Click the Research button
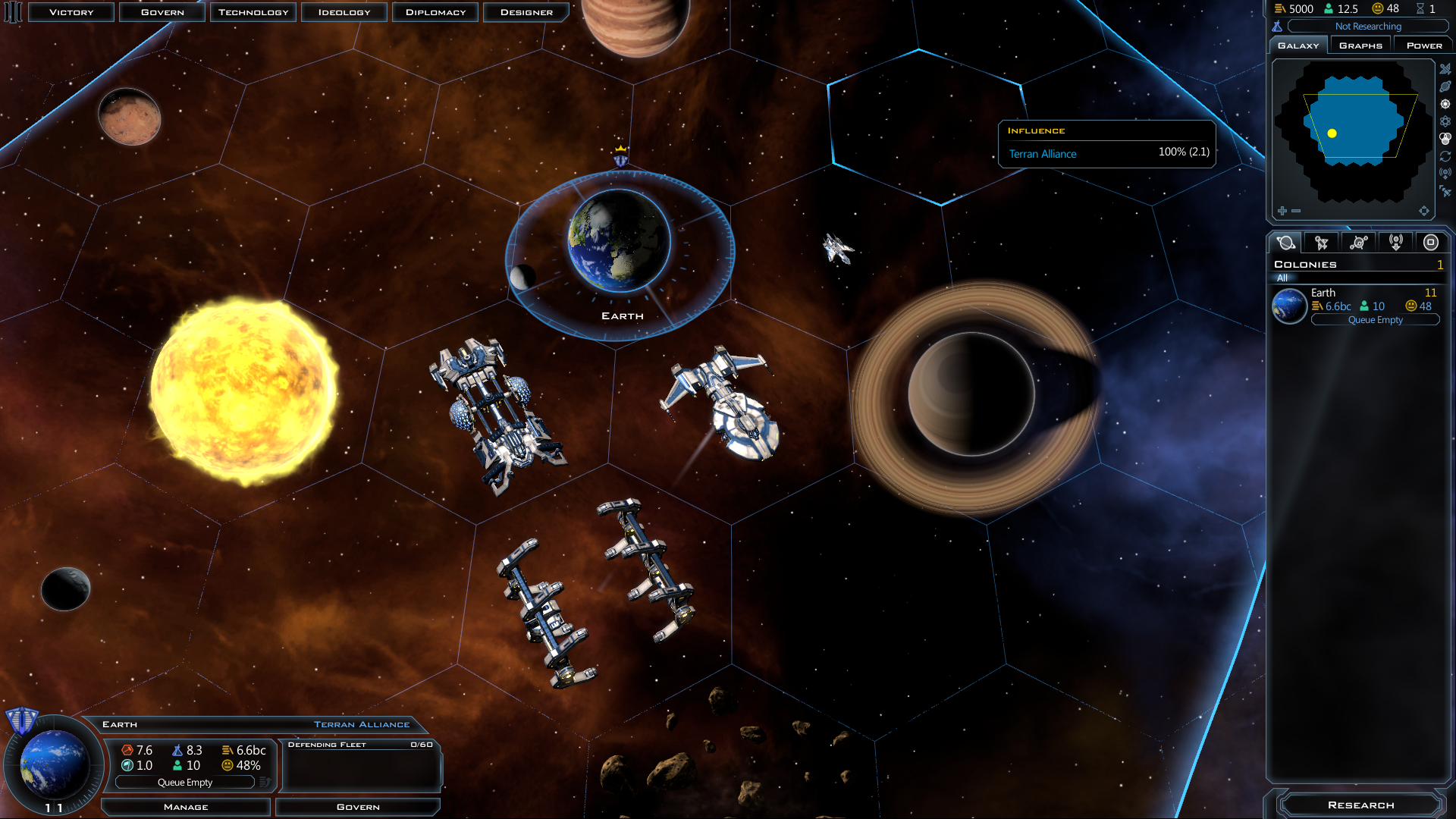1456x819 pixels. (1360, 805)
